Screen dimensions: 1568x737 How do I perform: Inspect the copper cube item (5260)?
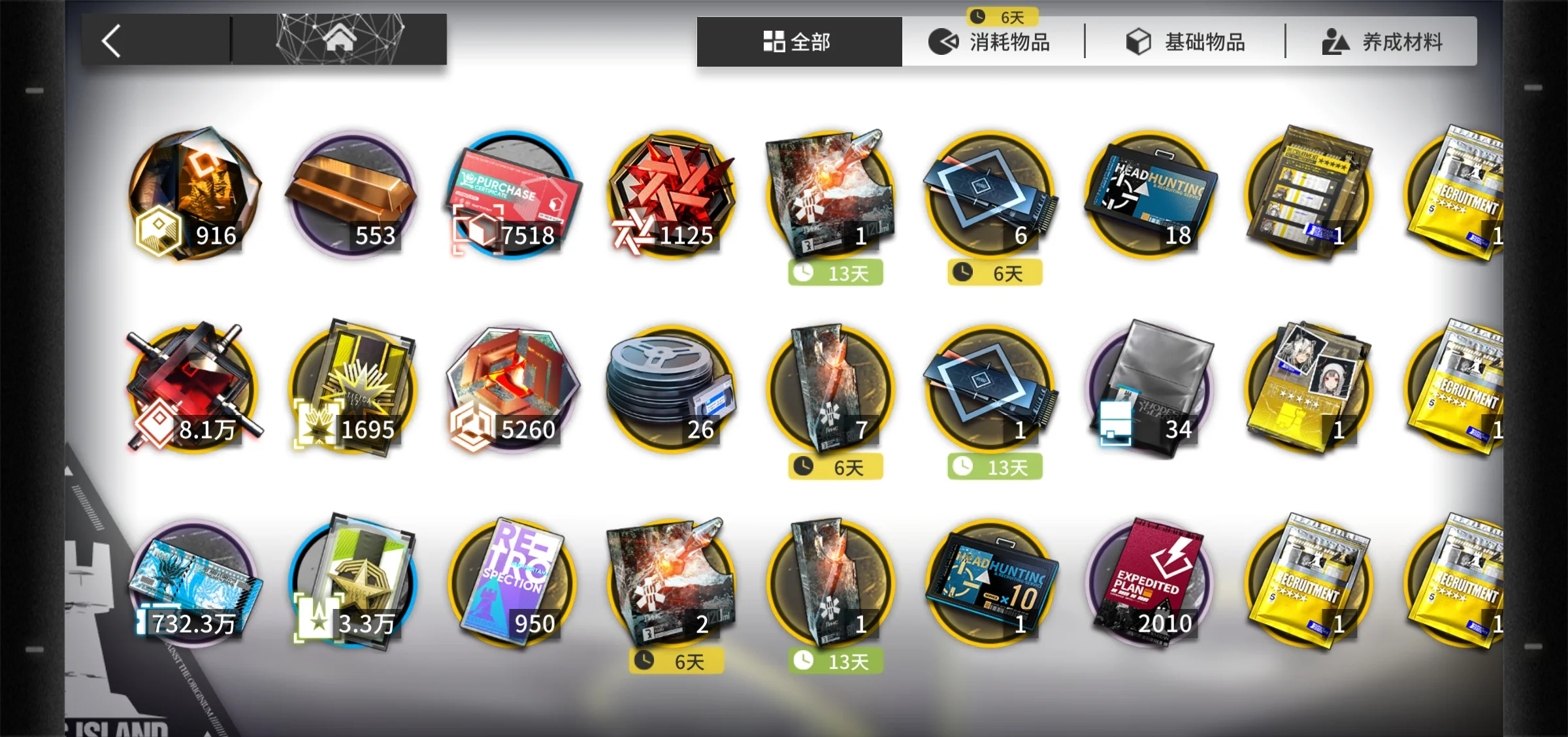click(x=512, y=389)
